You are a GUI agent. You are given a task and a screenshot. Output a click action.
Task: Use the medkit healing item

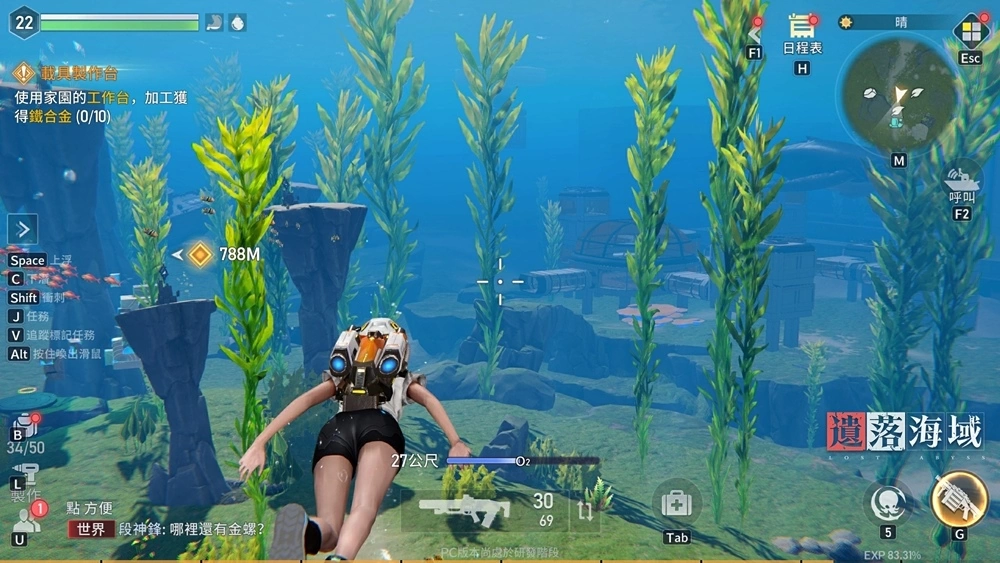677,503
